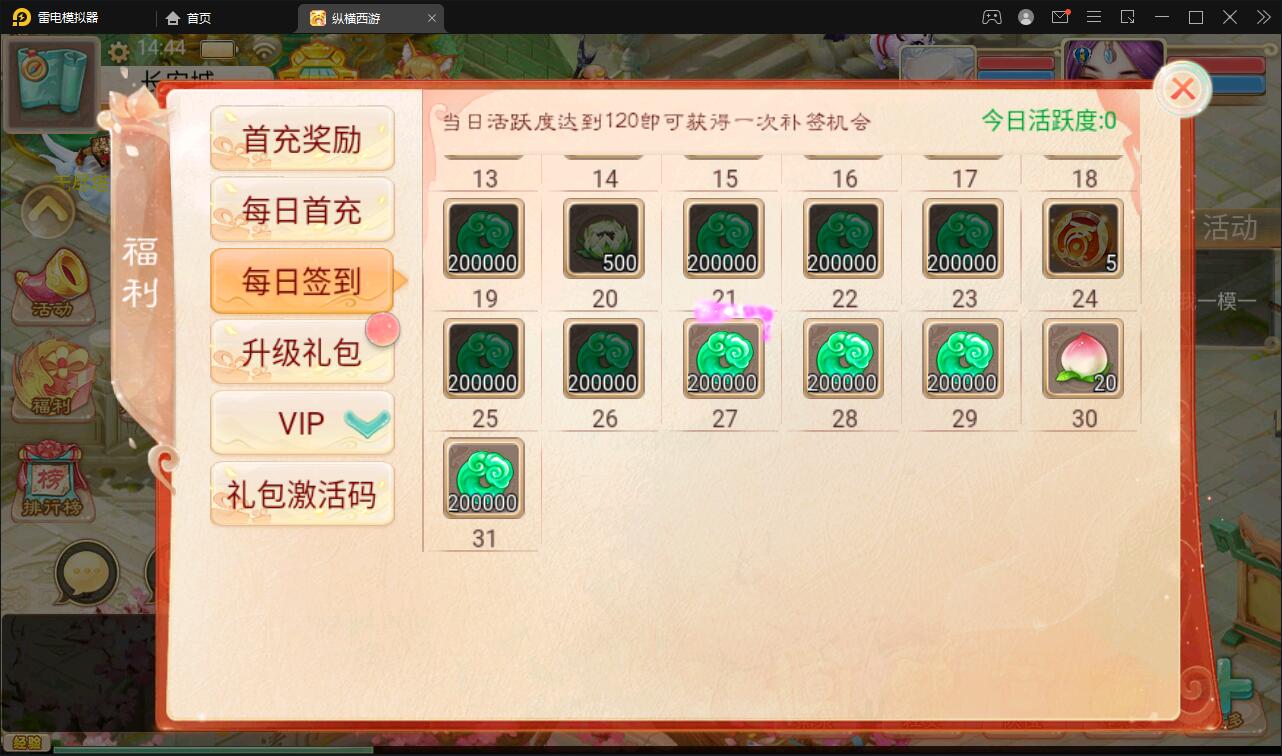
Task: Open the LDPlayer hamburger menu
Action: tap(1095, 17)
